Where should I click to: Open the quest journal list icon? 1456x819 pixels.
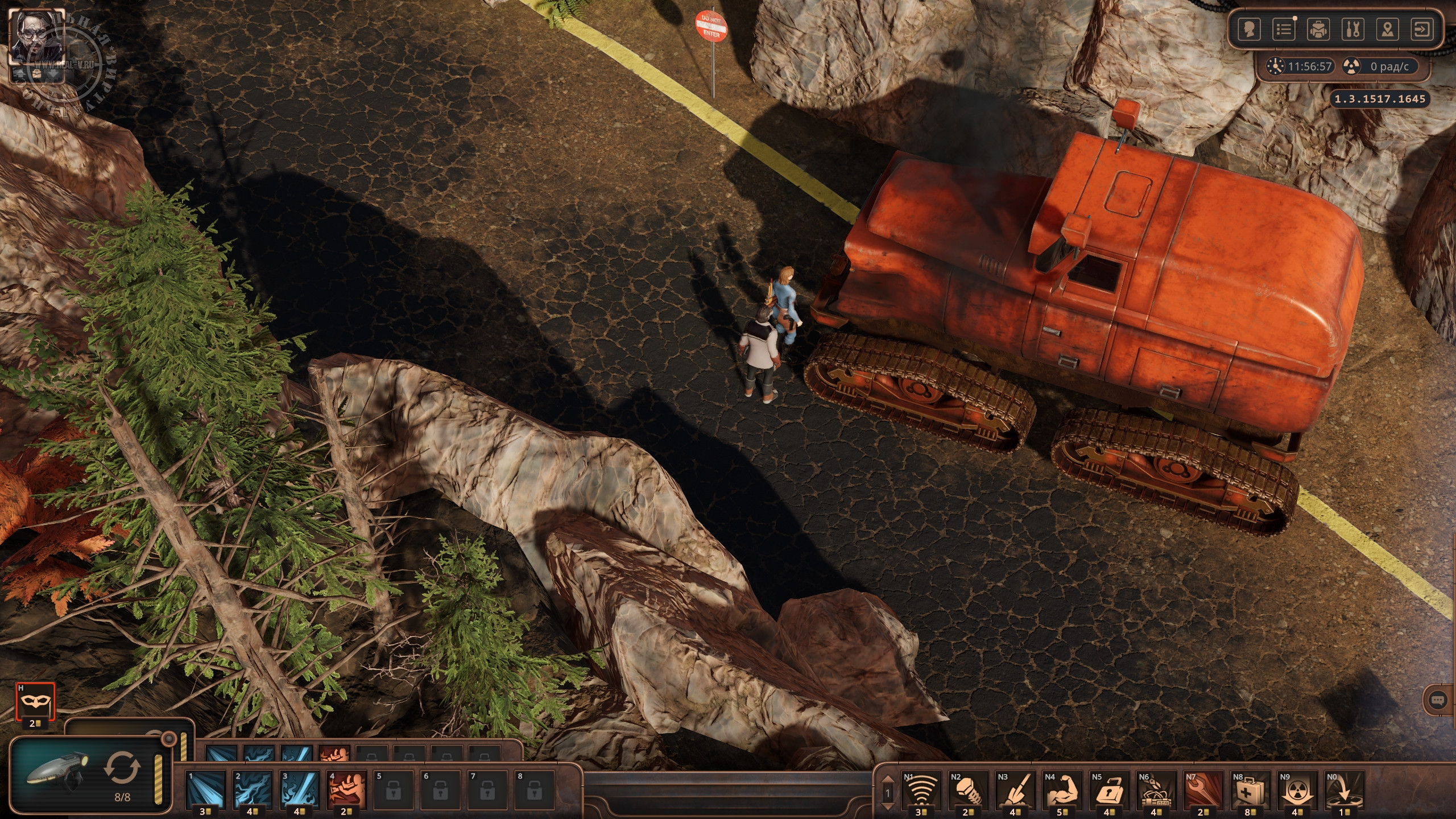pos(1284,30)
